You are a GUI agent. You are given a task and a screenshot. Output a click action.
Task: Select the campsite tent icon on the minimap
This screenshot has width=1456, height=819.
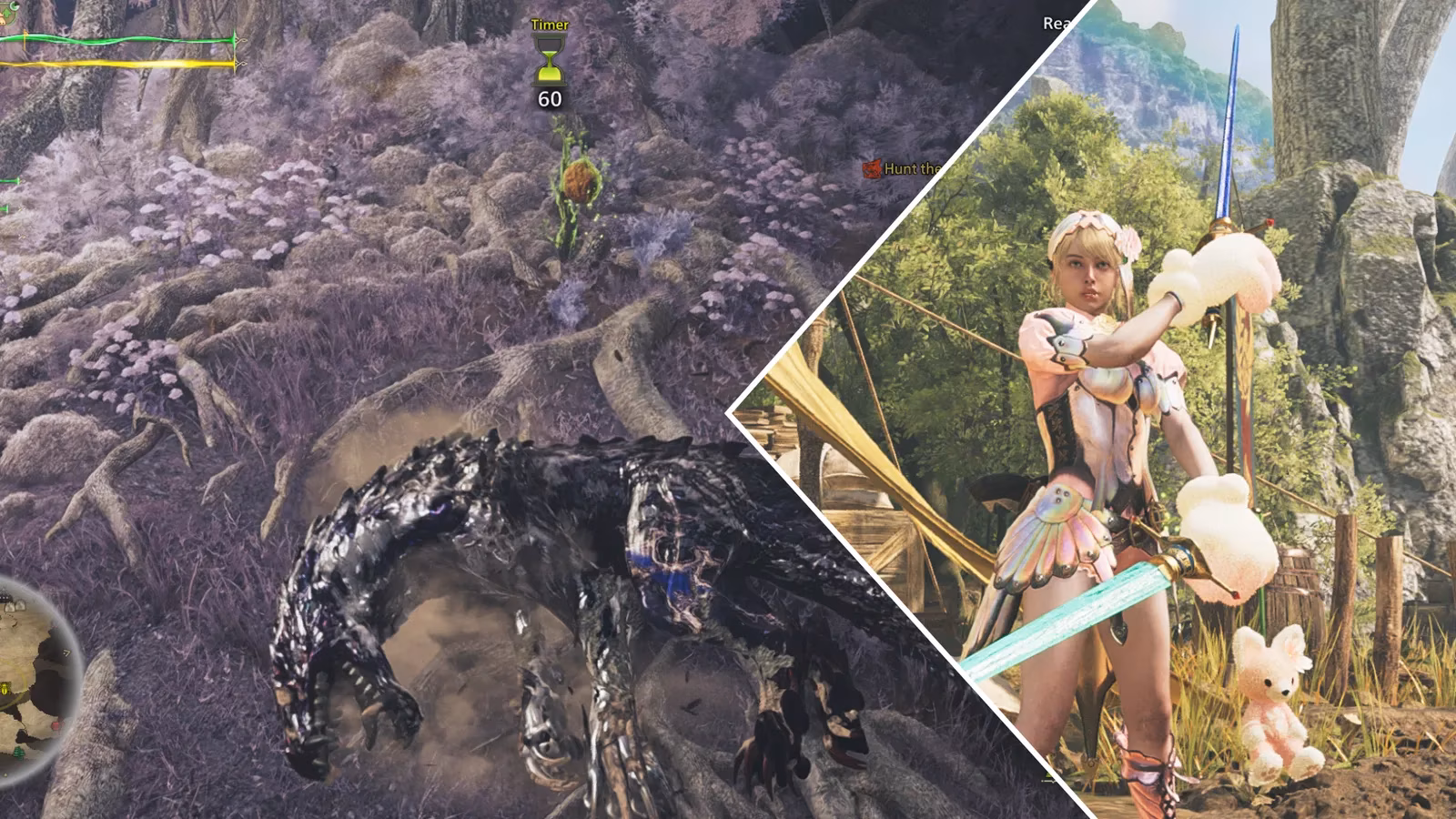(18, 605)
